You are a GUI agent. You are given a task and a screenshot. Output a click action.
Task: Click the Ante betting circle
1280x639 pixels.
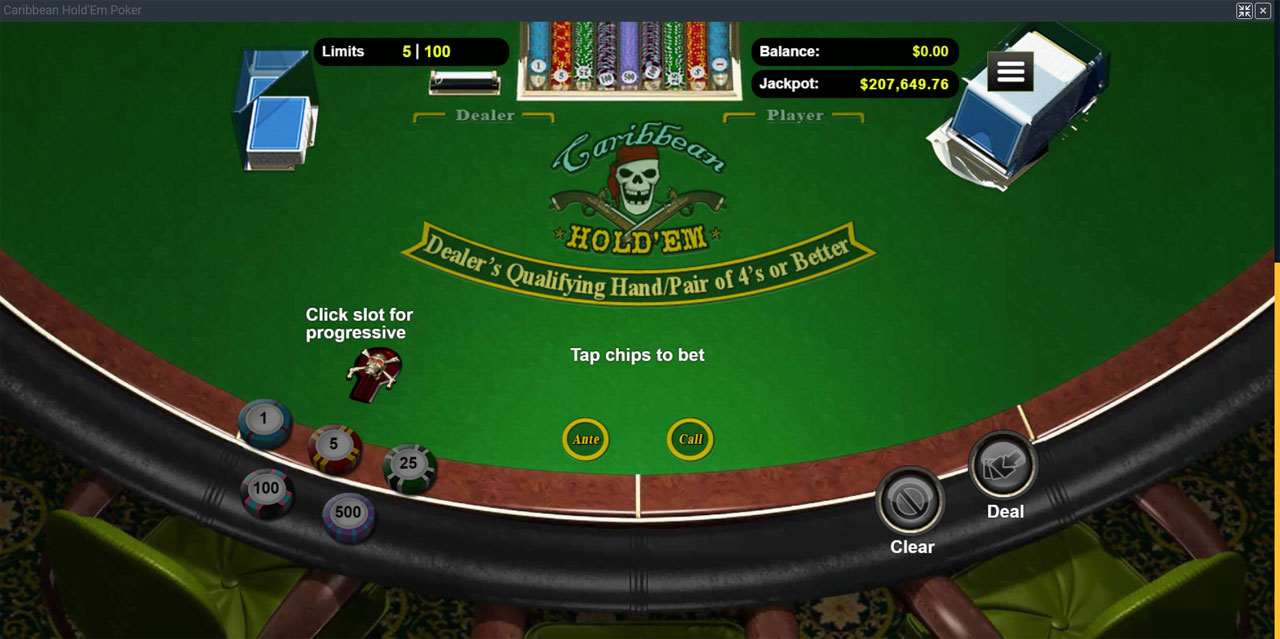point(586,439)
